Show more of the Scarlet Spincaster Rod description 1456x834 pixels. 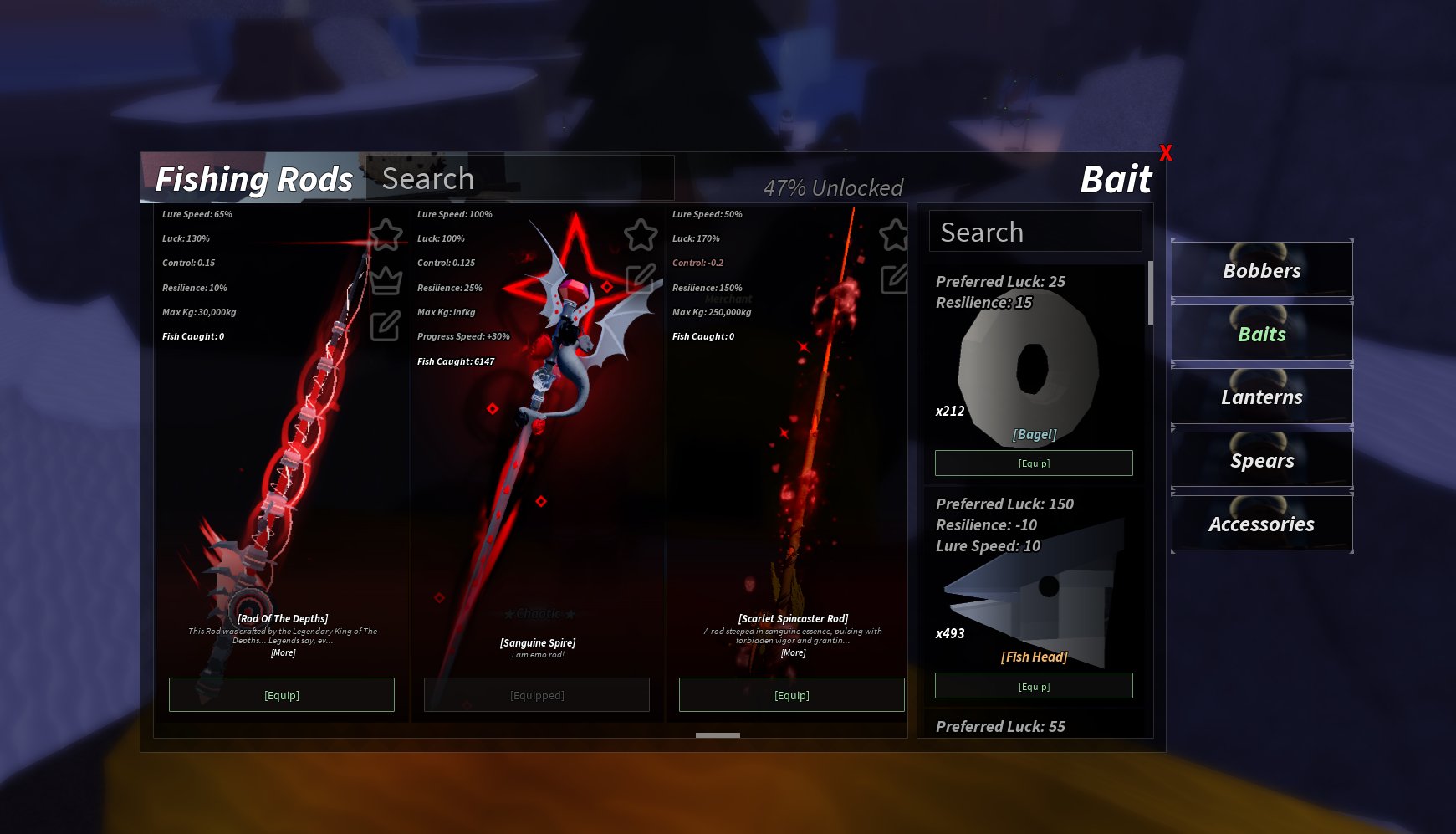coord(793,653)
